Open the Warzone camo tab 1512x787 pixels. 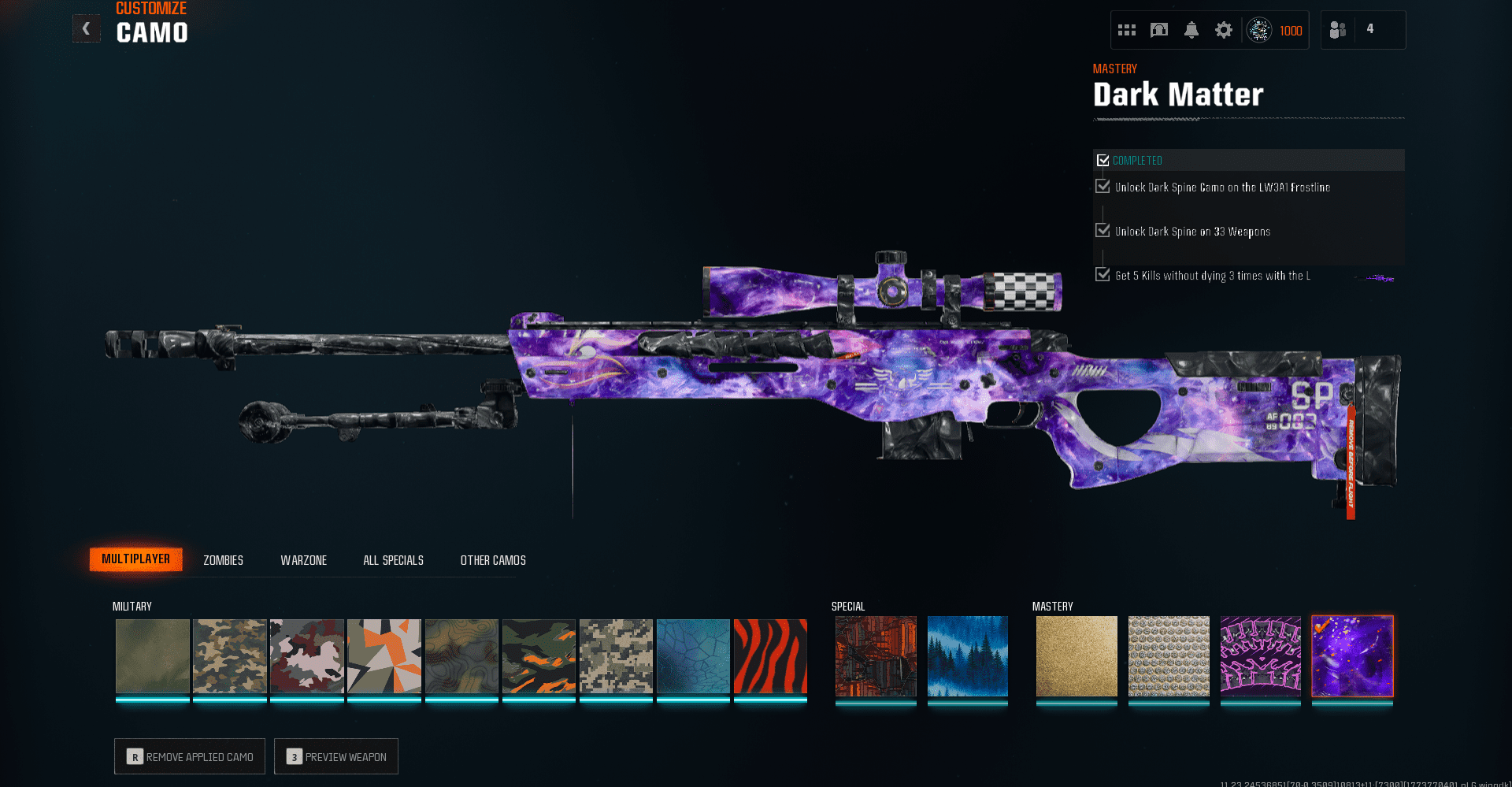303,560
